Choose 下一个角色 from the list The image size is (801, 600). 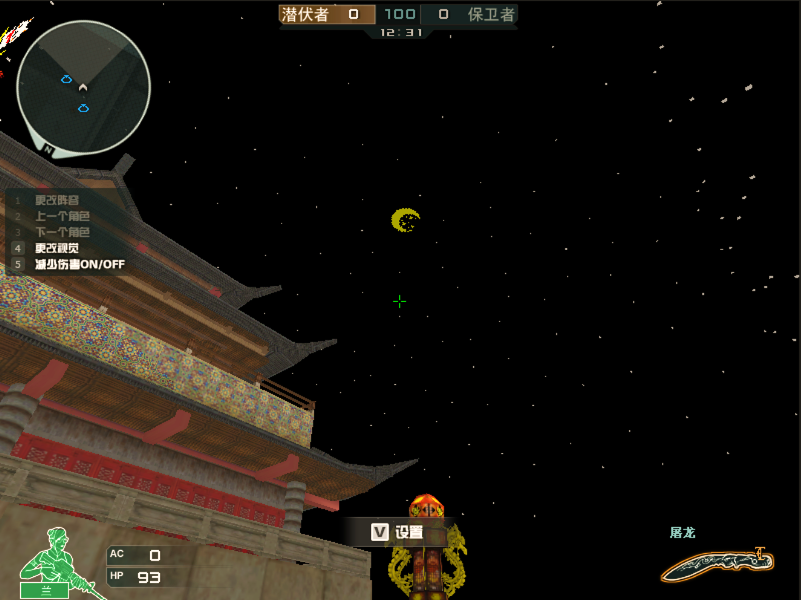click(x=62, y=232)
